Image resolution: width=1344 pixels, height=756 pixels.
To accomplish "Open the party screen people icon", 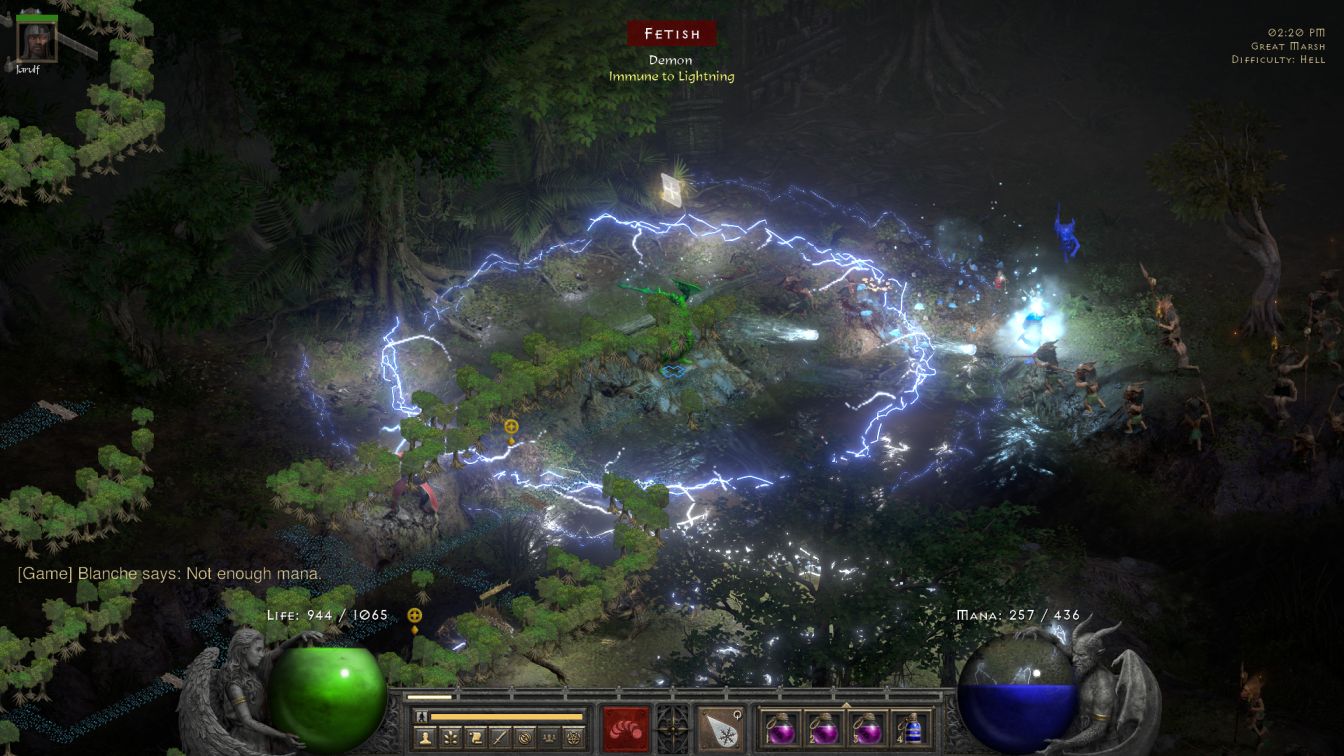I will tap(548, 738).
